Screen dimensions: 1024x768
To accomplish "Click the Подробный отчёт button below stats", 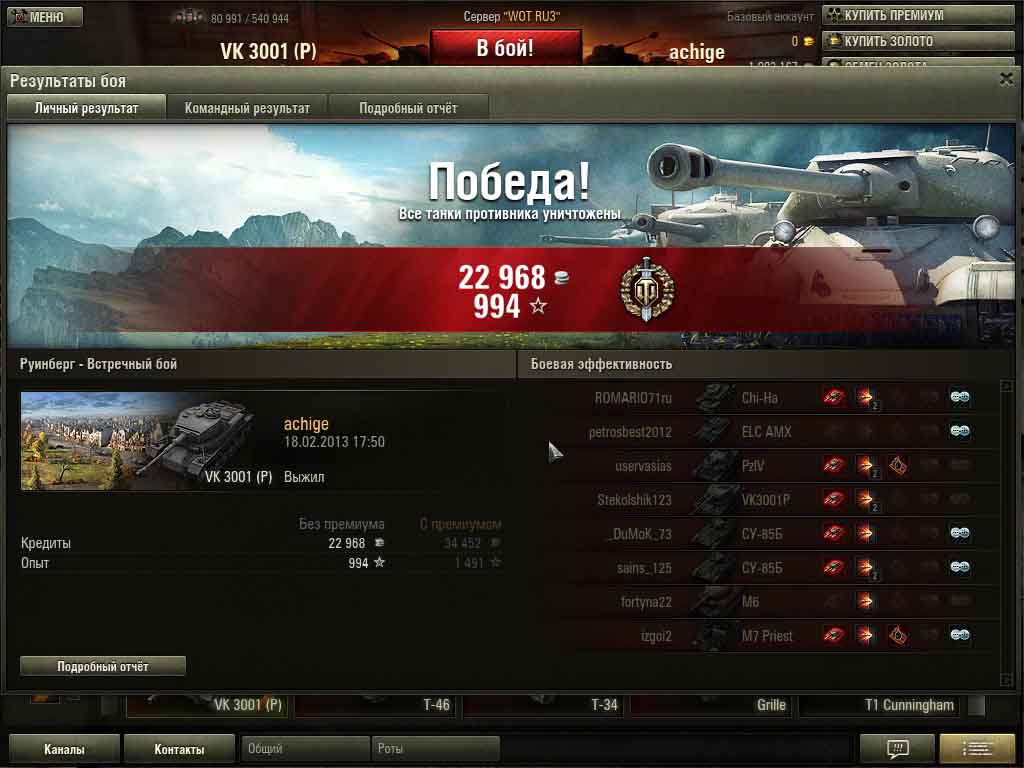I will pyautogui.click(x=103, y=666).
